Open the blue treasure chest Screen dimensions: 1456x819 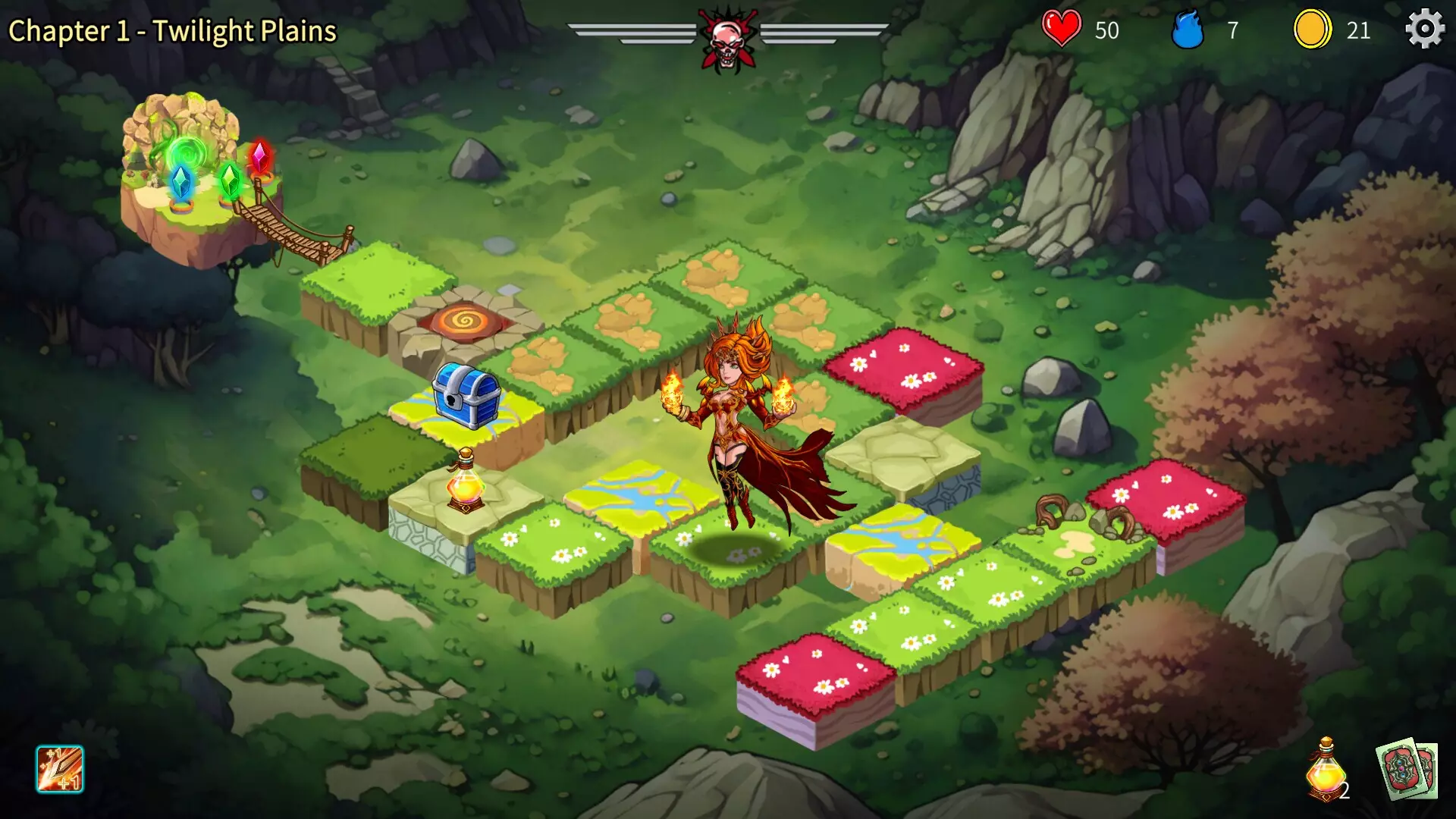(x=464, y=397)
